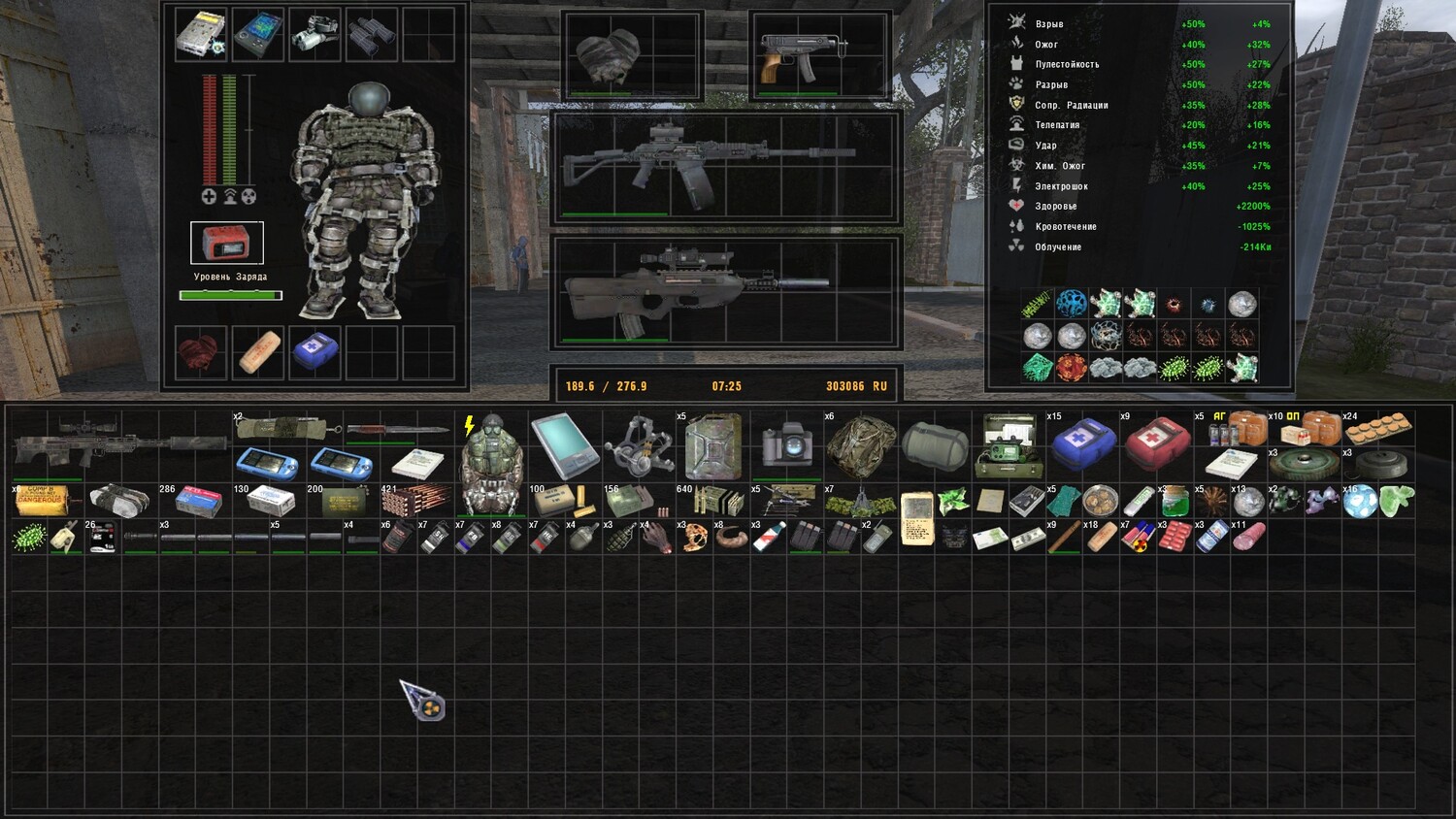Choose the PDA tablet in the inventory
Viewport: 1456px width, 819px height.
pos(564,445)
